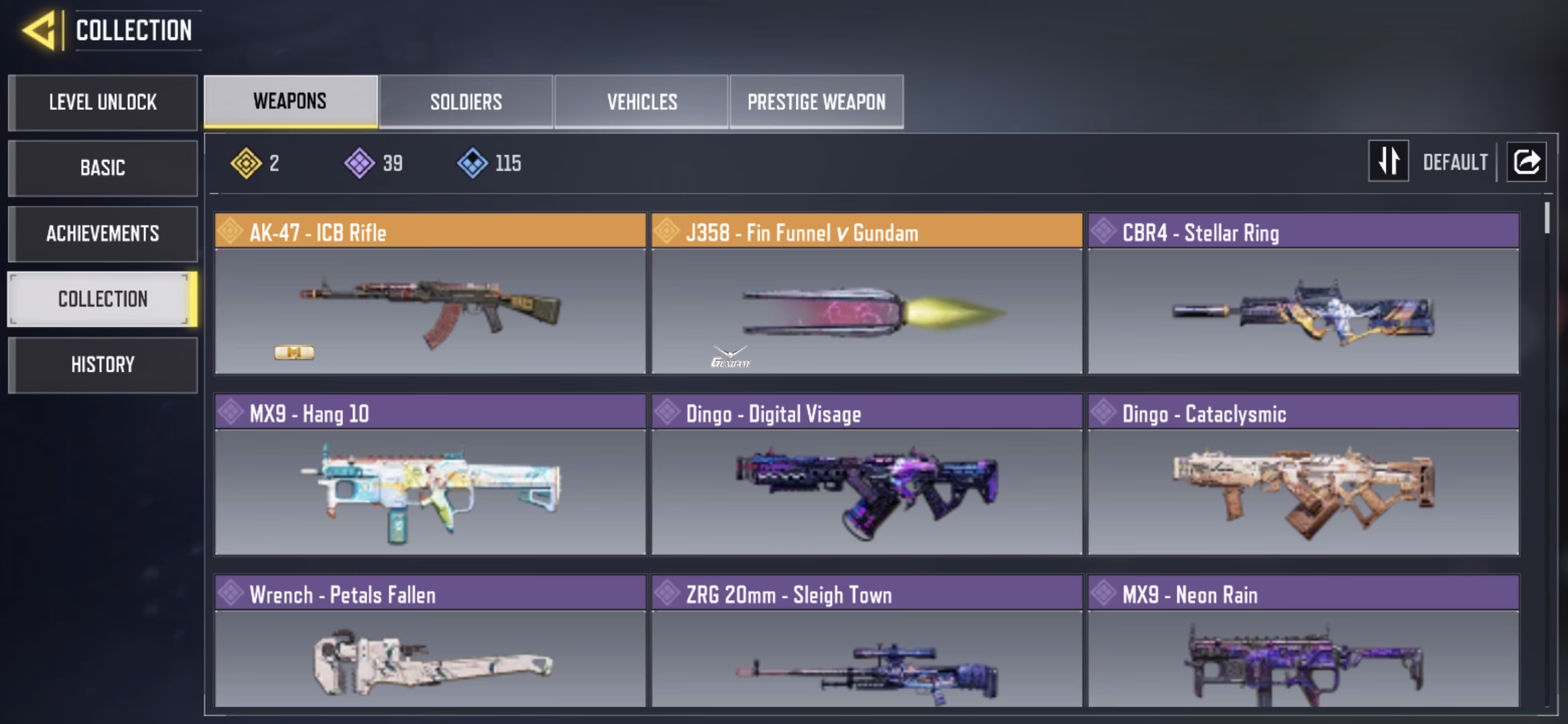Switch to the Soldiers tab
This screenshot has height=724, width=1568.
pos(466,102)
